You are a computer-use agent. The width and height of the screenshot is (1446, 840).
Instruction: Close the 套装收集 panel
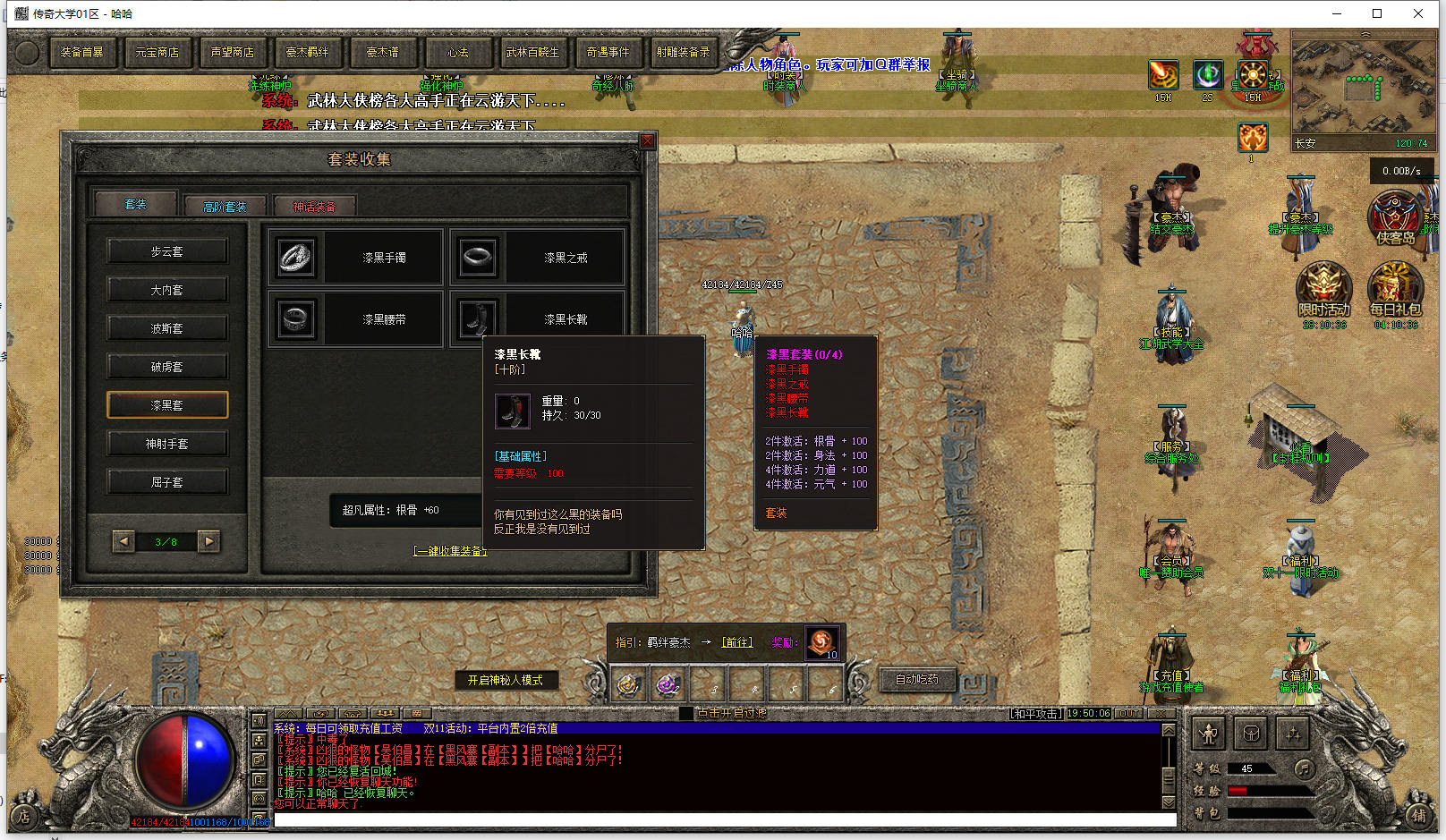tap(648, 141)
